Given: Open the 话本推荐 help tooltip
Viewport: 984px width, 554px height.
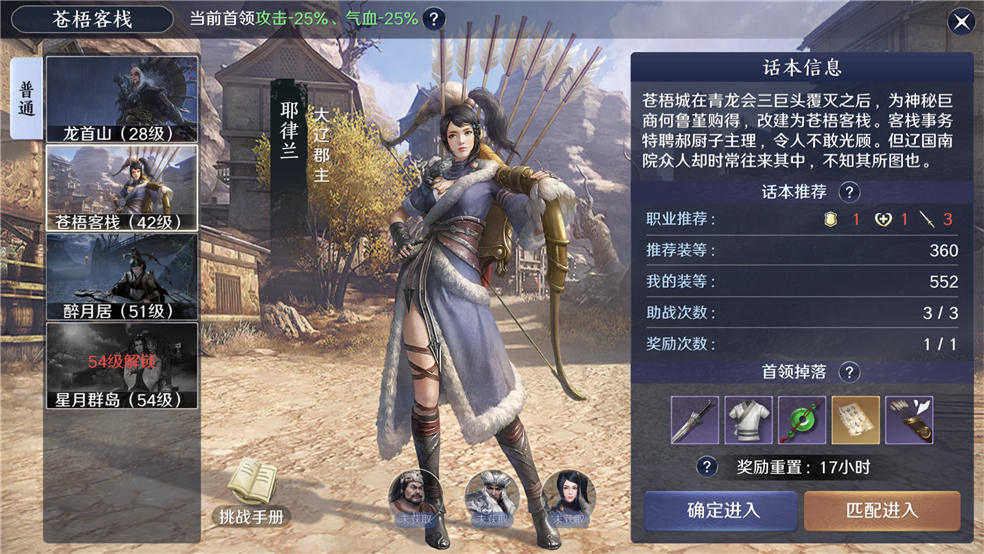Looking at the screenshot, I should click(849, 192).
